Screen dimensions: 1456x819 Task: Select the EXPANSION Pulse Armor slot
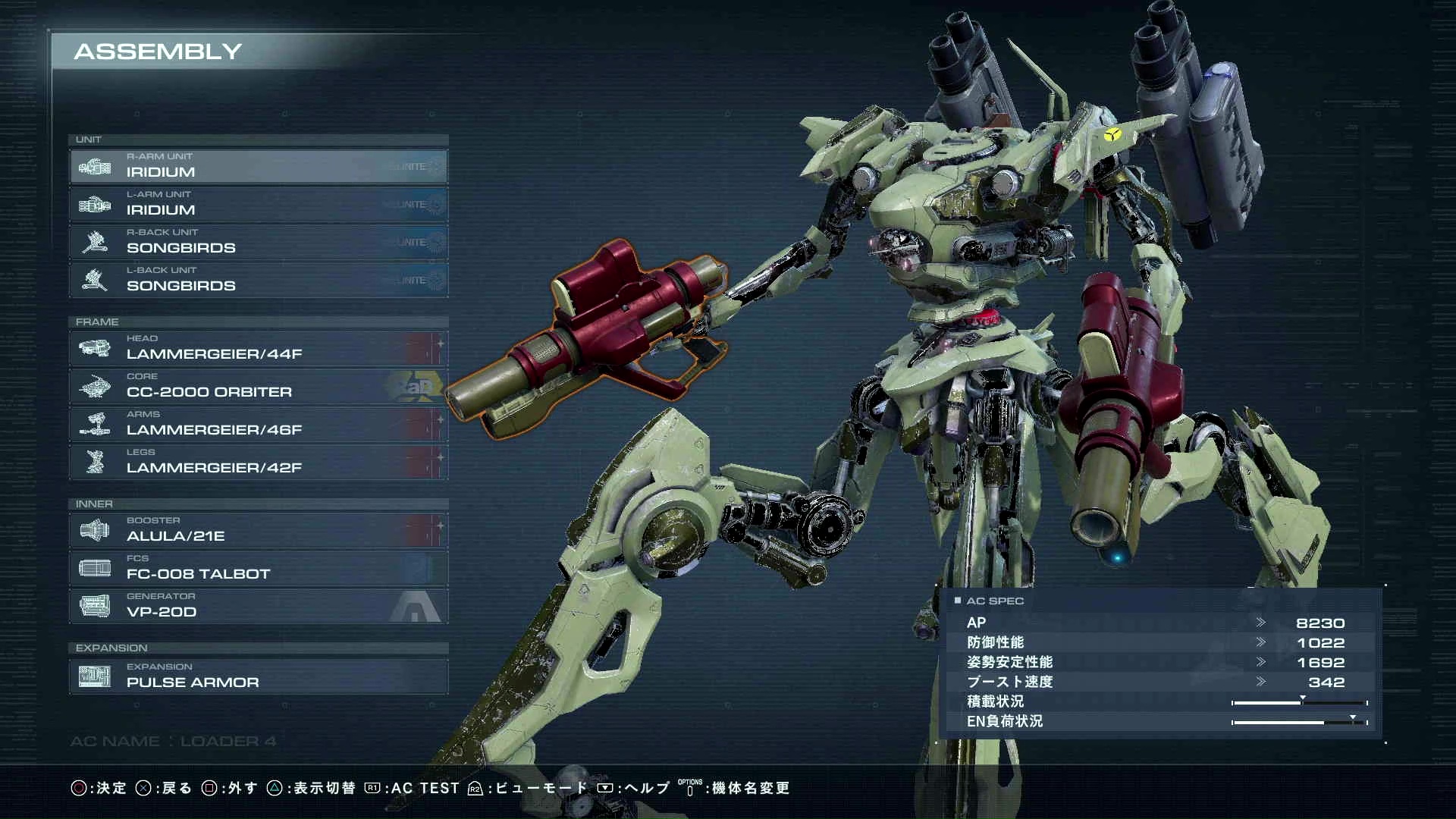[x=258, y=676]
